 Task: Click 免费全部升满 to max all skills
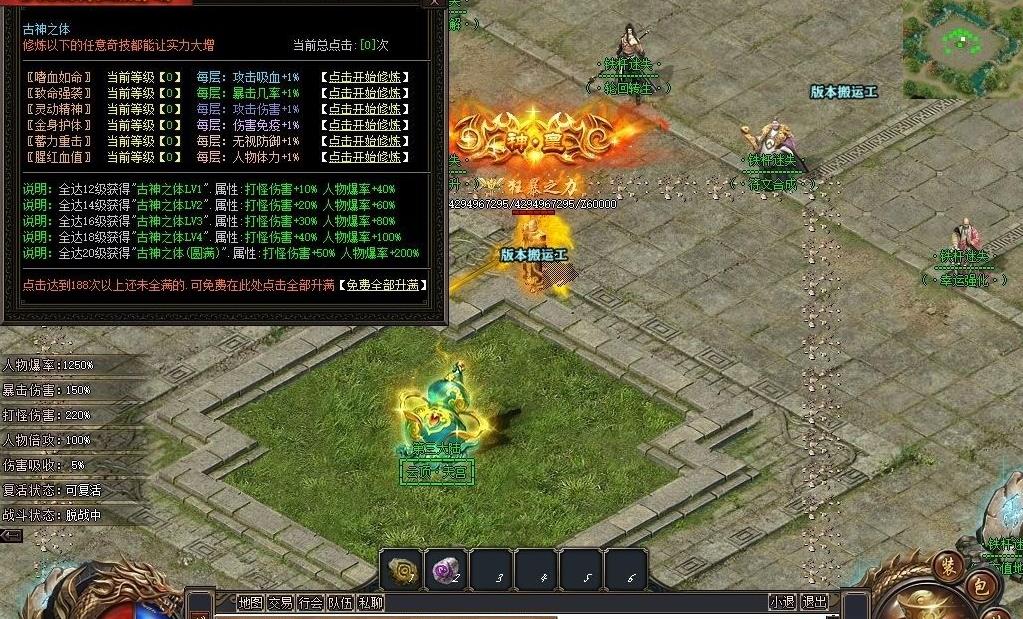[x=382, y=285]
